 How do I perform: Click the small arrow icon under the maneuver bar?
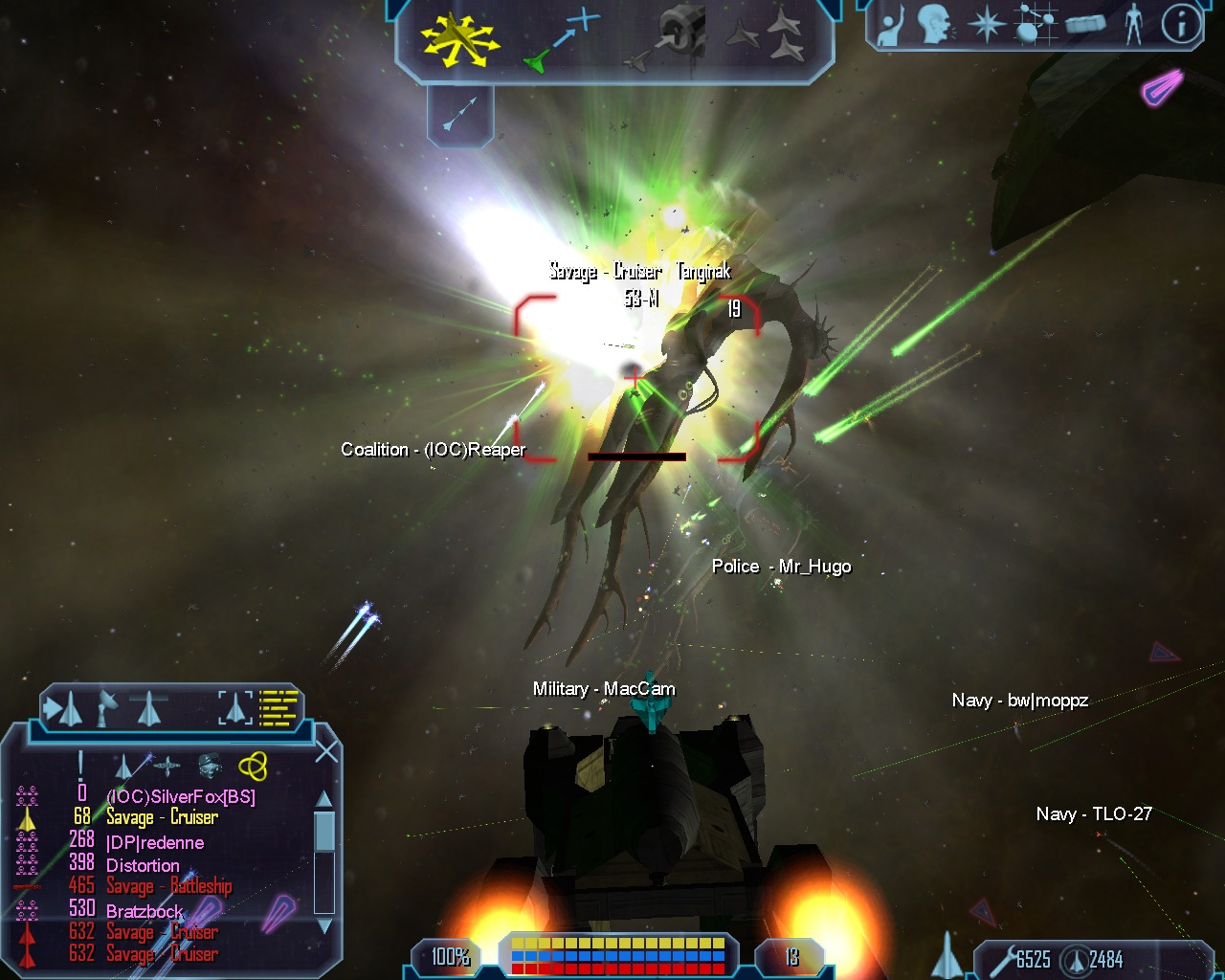coord(460,114)
